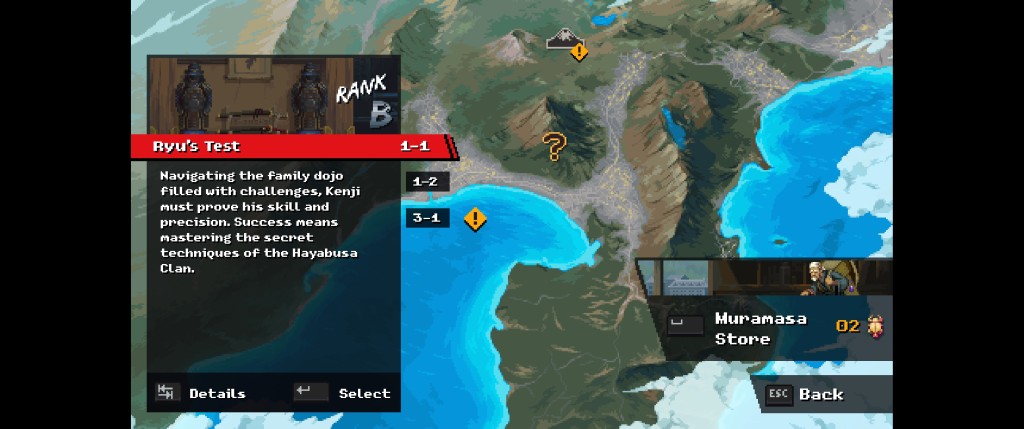Open the mountain location marker with alert
This screenshot has width=1024, height=429.
(567, 41)
